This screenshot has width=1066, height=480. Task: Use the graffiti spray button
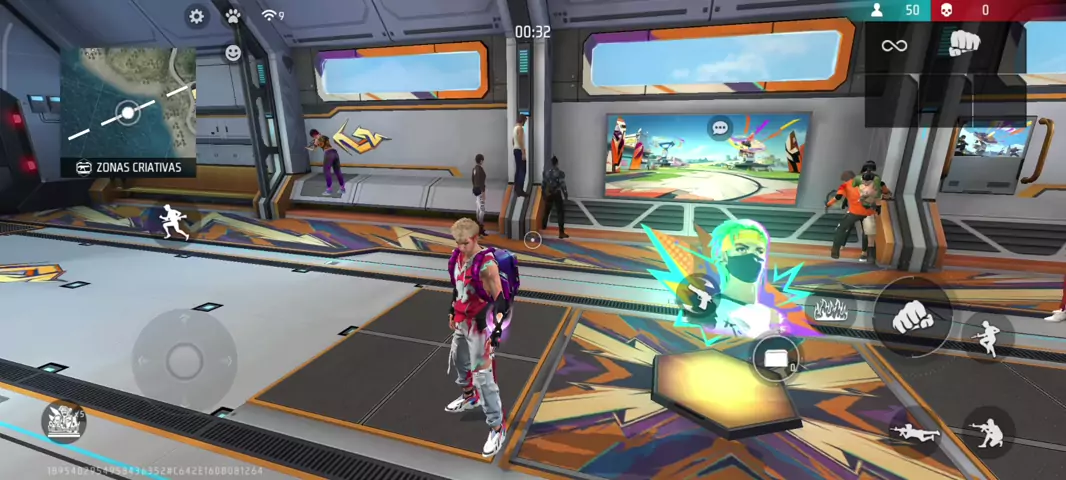(829, 310)
